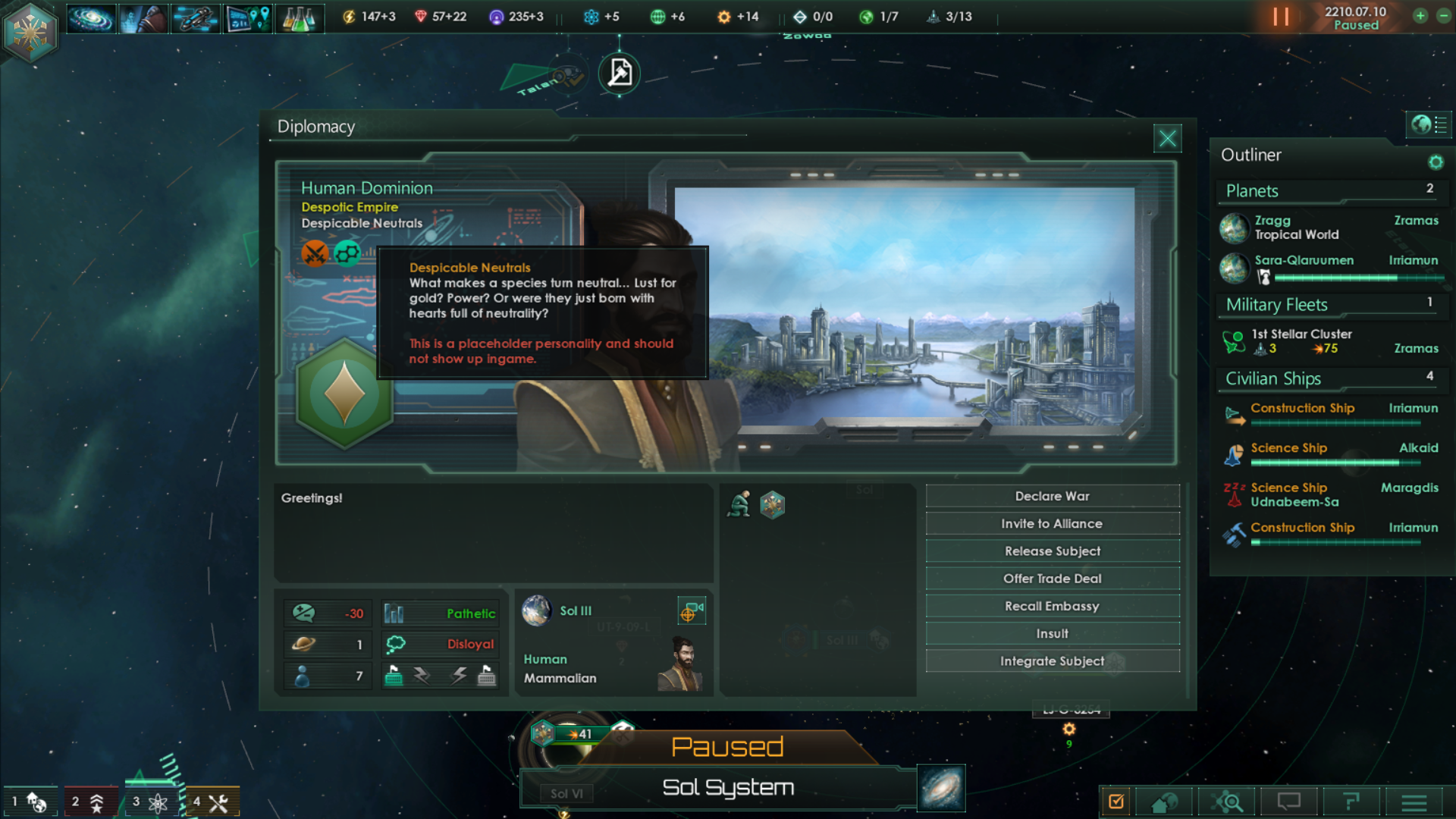Viewport: 1456px width, 819px height.
Task: Open the Technology screen flasks icon
Action: pyautogui.click(x=300, y=18)
